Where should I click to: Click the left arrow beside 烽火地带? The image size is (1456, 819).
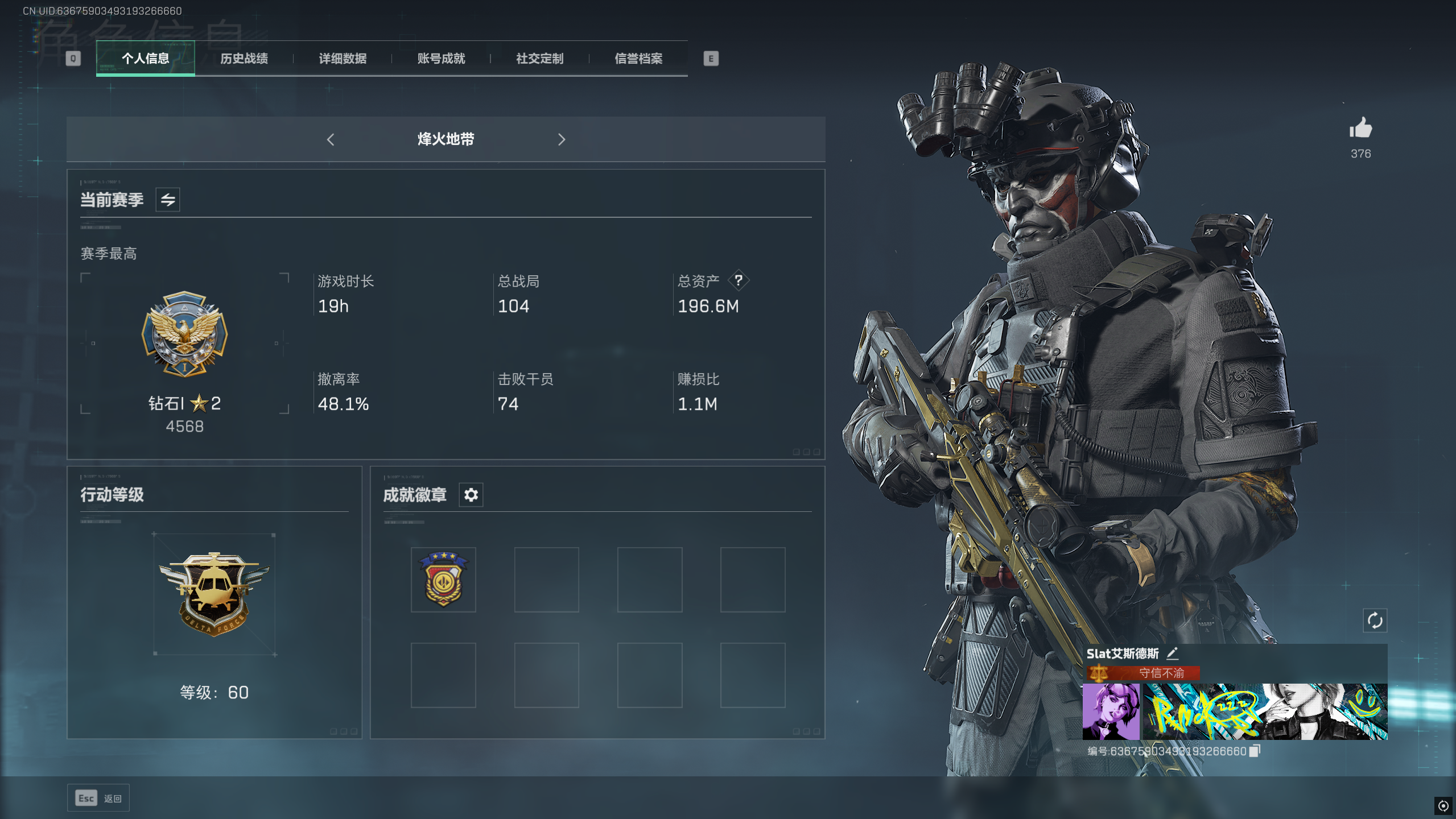click(331, 139)
